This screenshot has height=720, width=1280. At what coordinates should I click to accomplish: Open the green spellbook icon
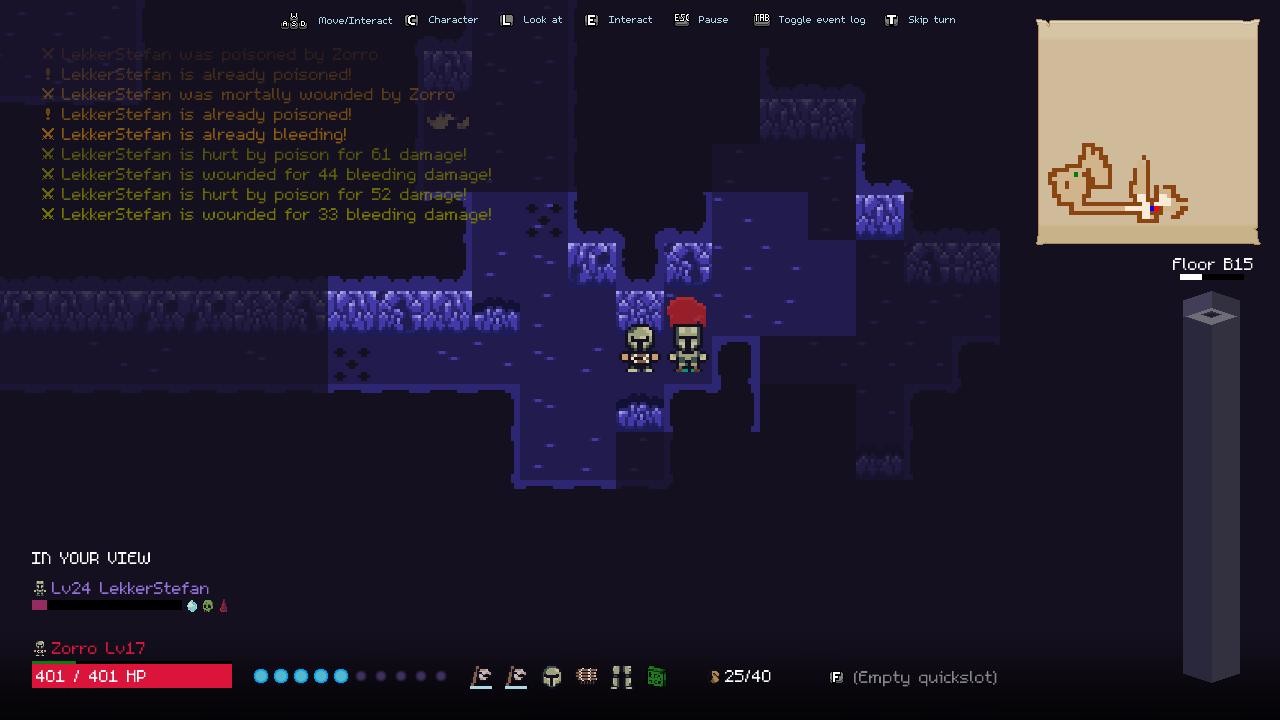[656, 676]
